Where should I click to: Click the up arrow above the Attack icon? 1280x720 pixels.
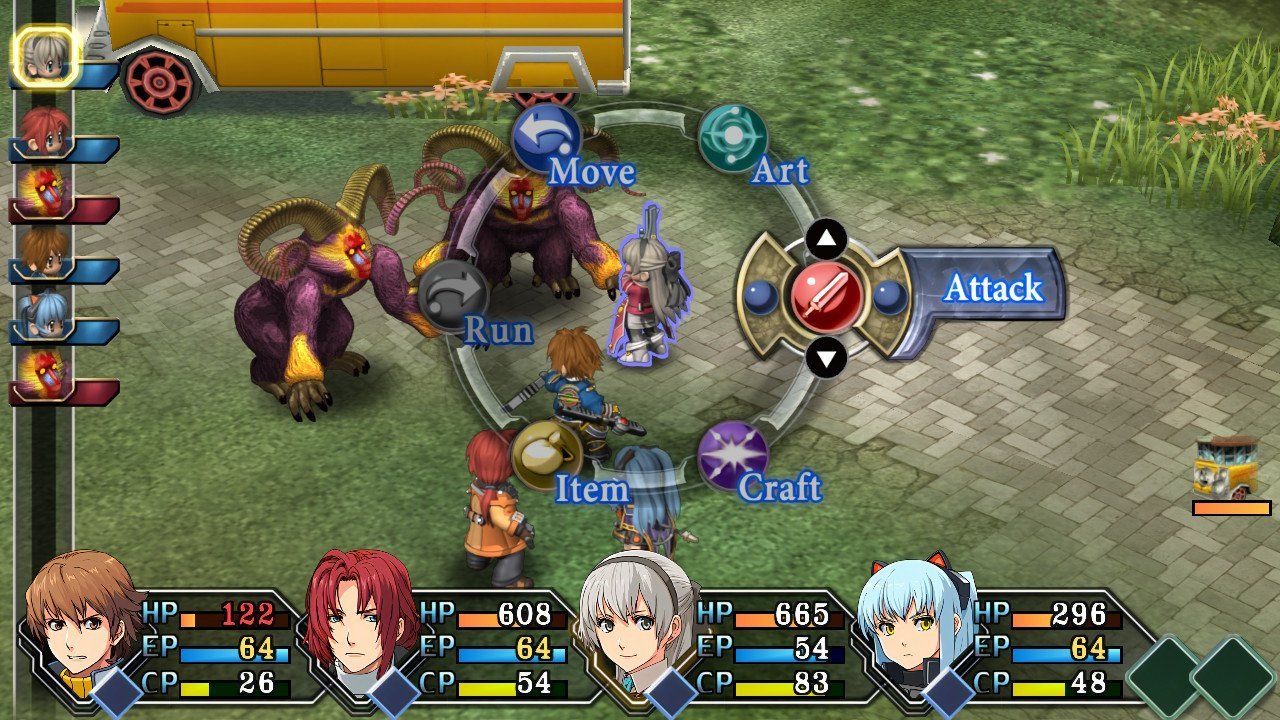pos(826,238)
